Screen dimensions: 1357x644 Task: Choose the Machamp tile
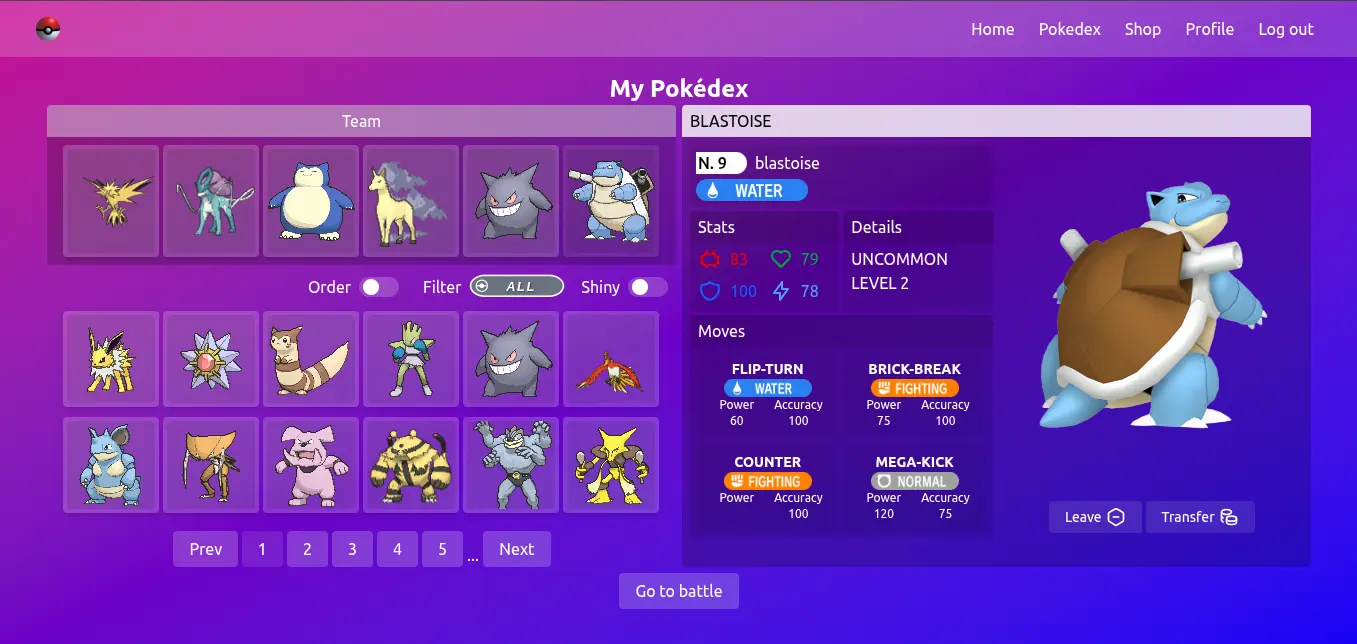pyautogui.click(x=511, y=465)
